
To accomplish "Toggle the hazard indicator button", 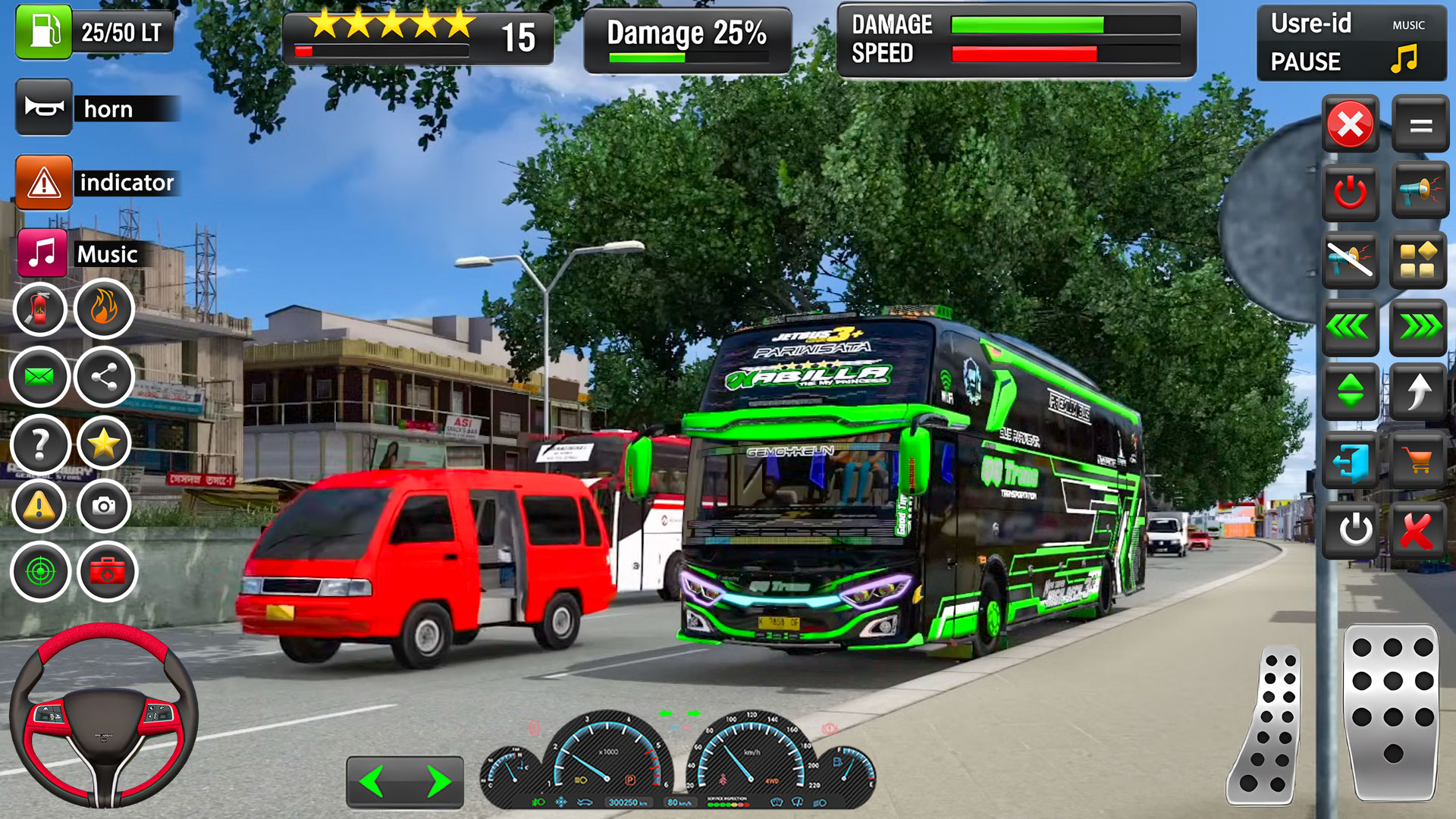I will pyautogui.click(x=44, y=183).
